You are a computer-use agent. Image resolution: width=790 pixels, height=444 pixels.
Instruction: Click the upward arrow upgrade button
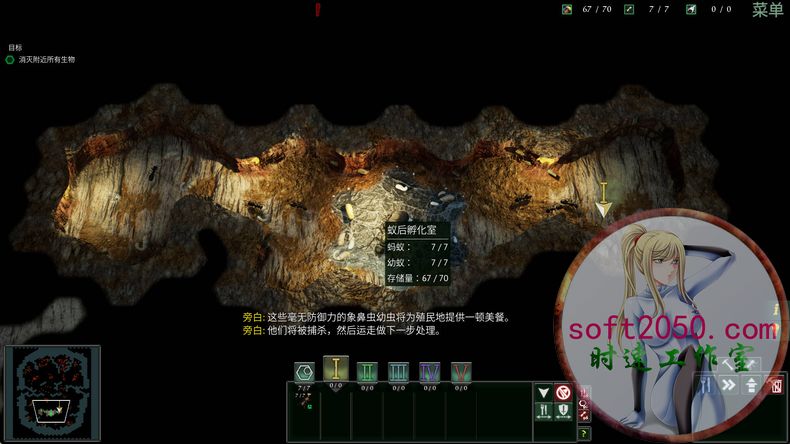[x=751, y=385]
